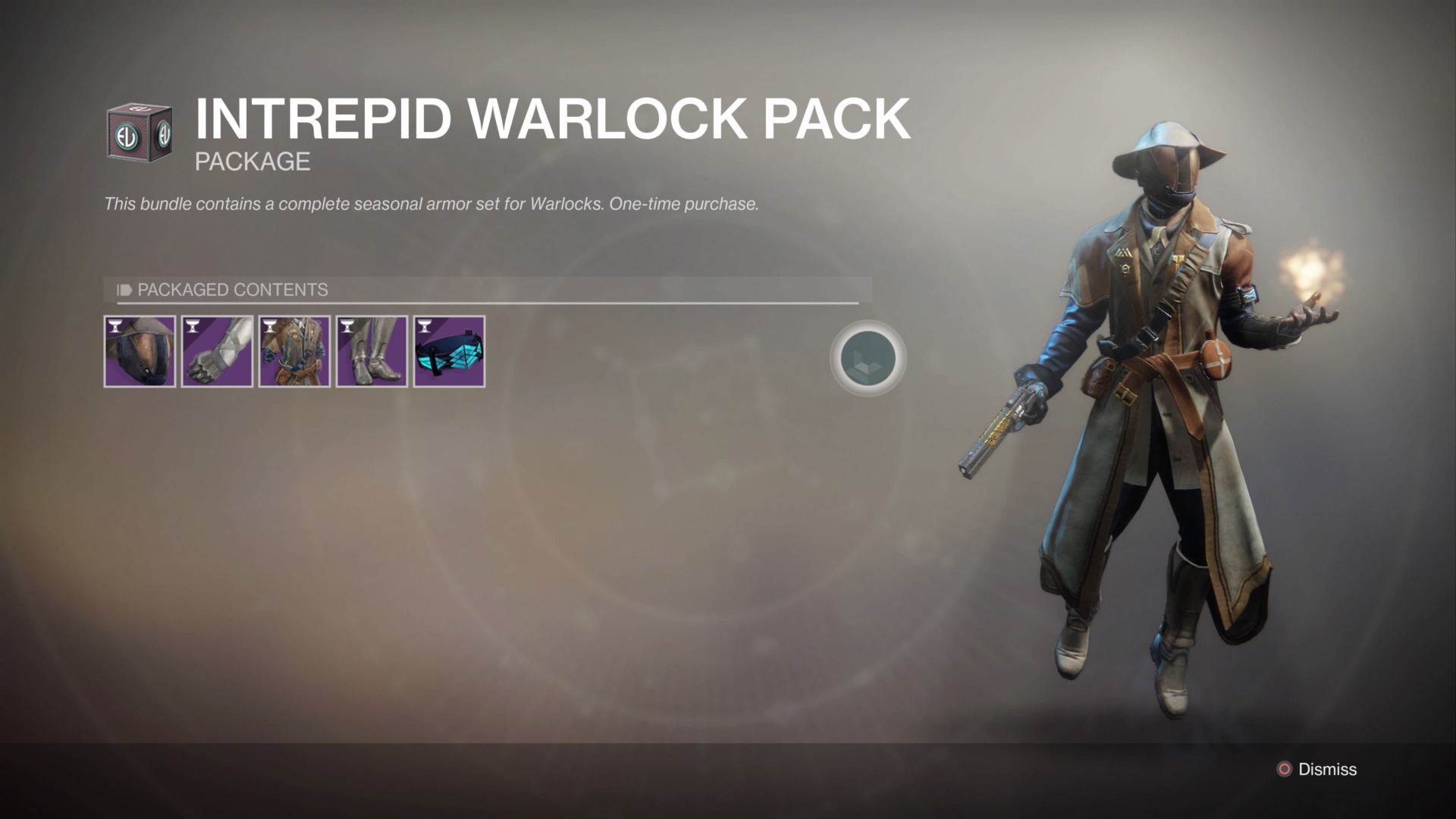Choose the brown coat chest armor slot
This screenshot has width=1456, height=819.
[x=294, y=352]
